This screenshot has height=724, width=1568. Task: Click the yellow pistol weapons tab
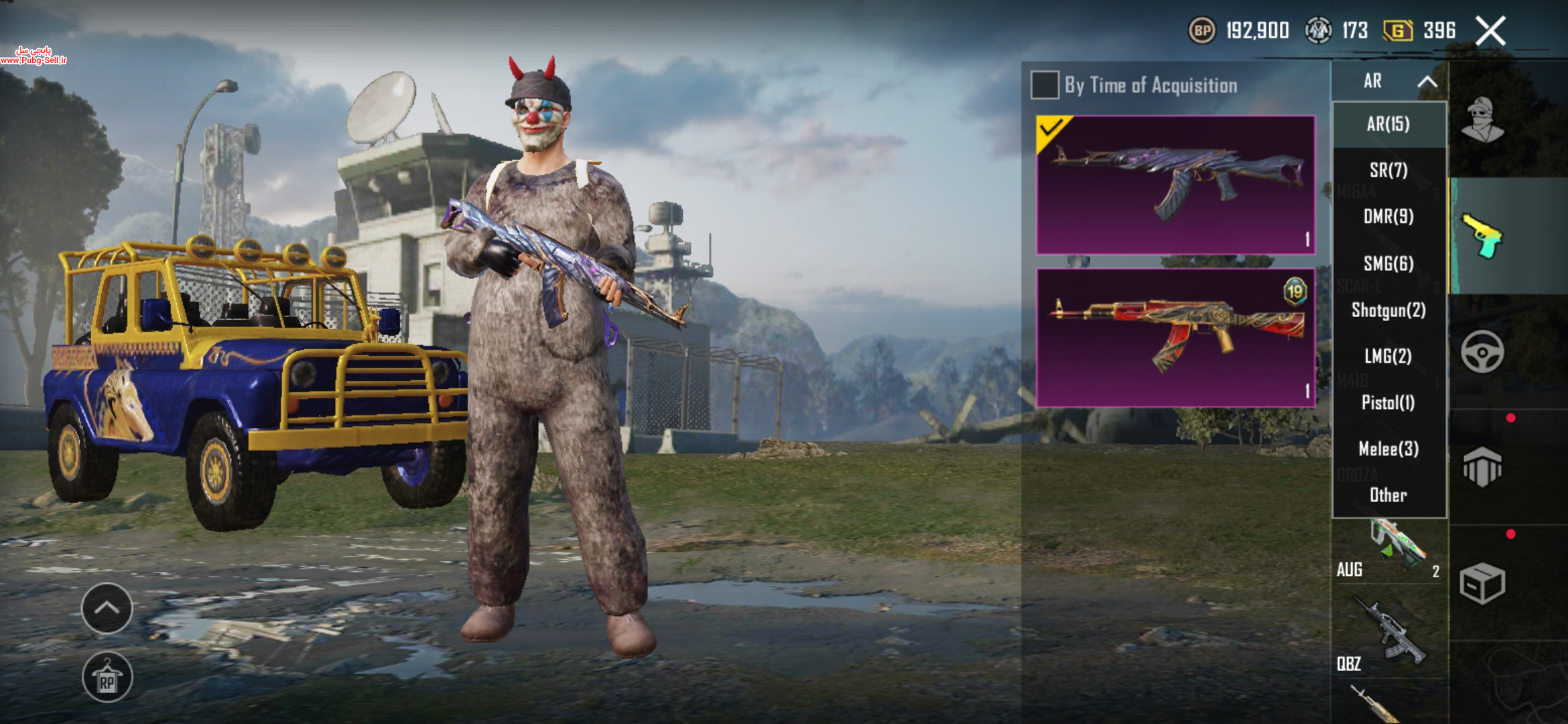point(1482,236)
